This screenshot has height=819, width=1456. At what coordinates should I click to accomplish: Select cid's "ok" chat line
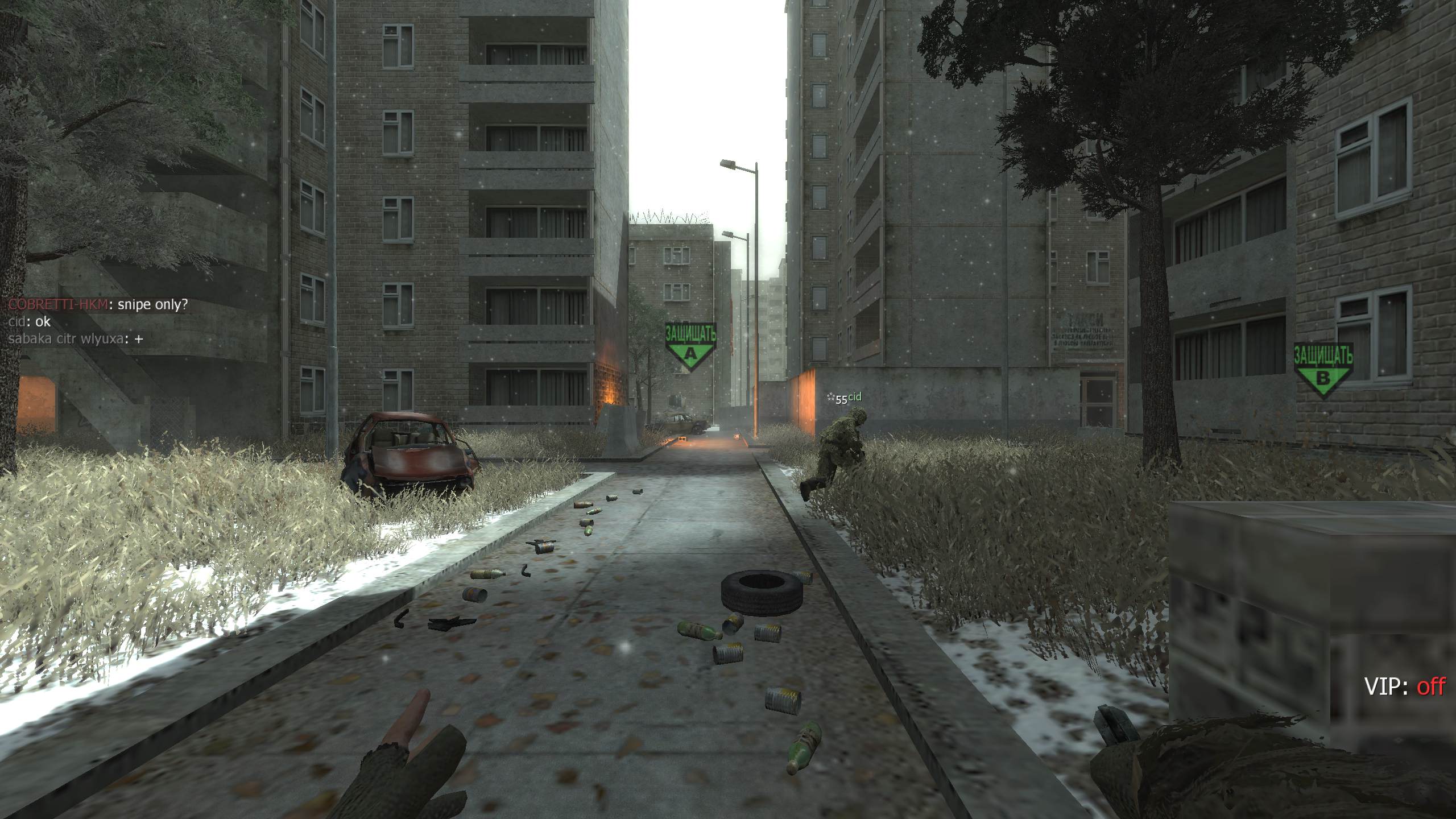click(30, 322)
